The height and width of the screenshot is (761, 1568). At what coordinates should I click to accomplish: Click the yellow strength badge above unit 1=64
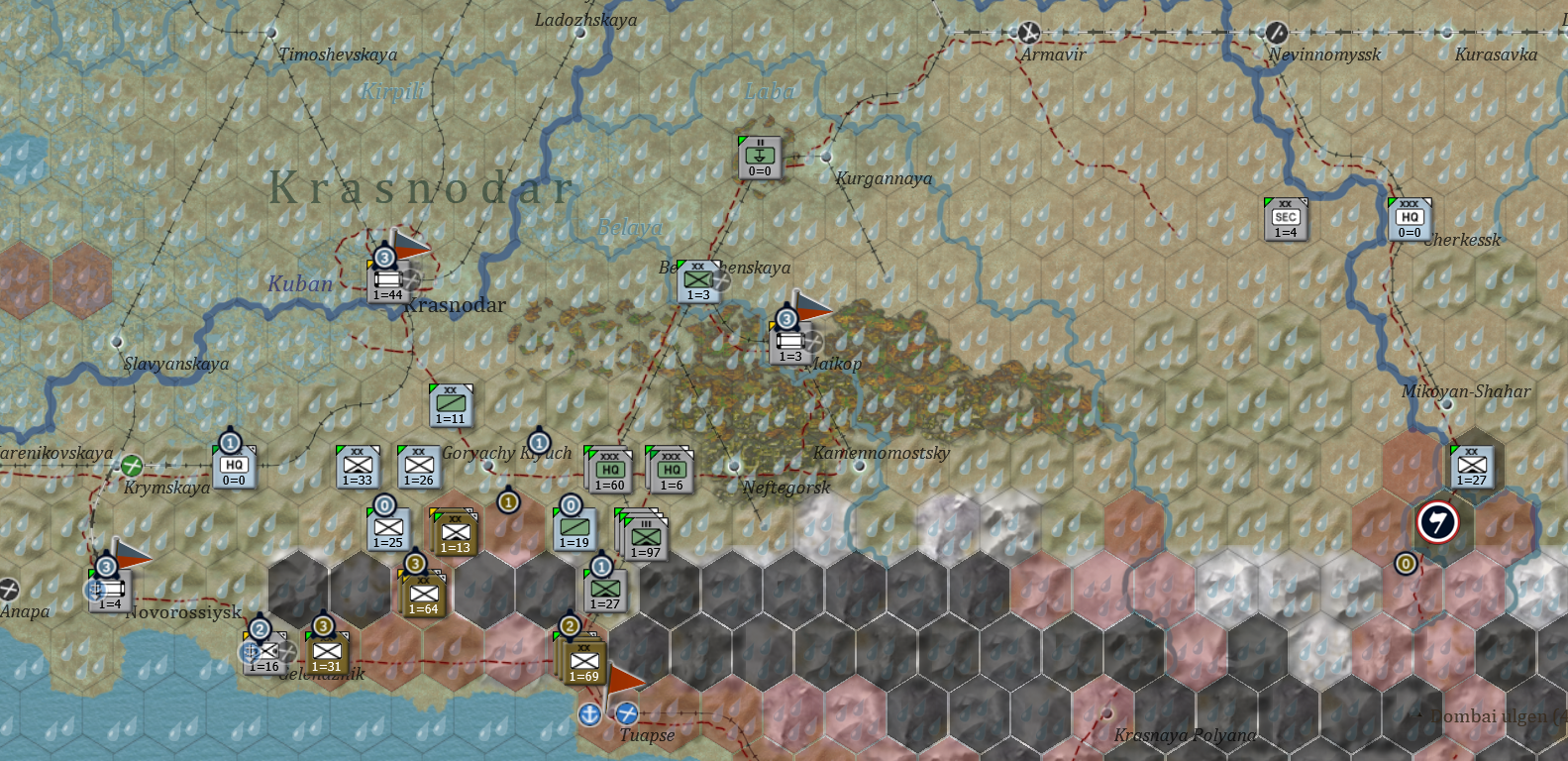click(415, 566)
